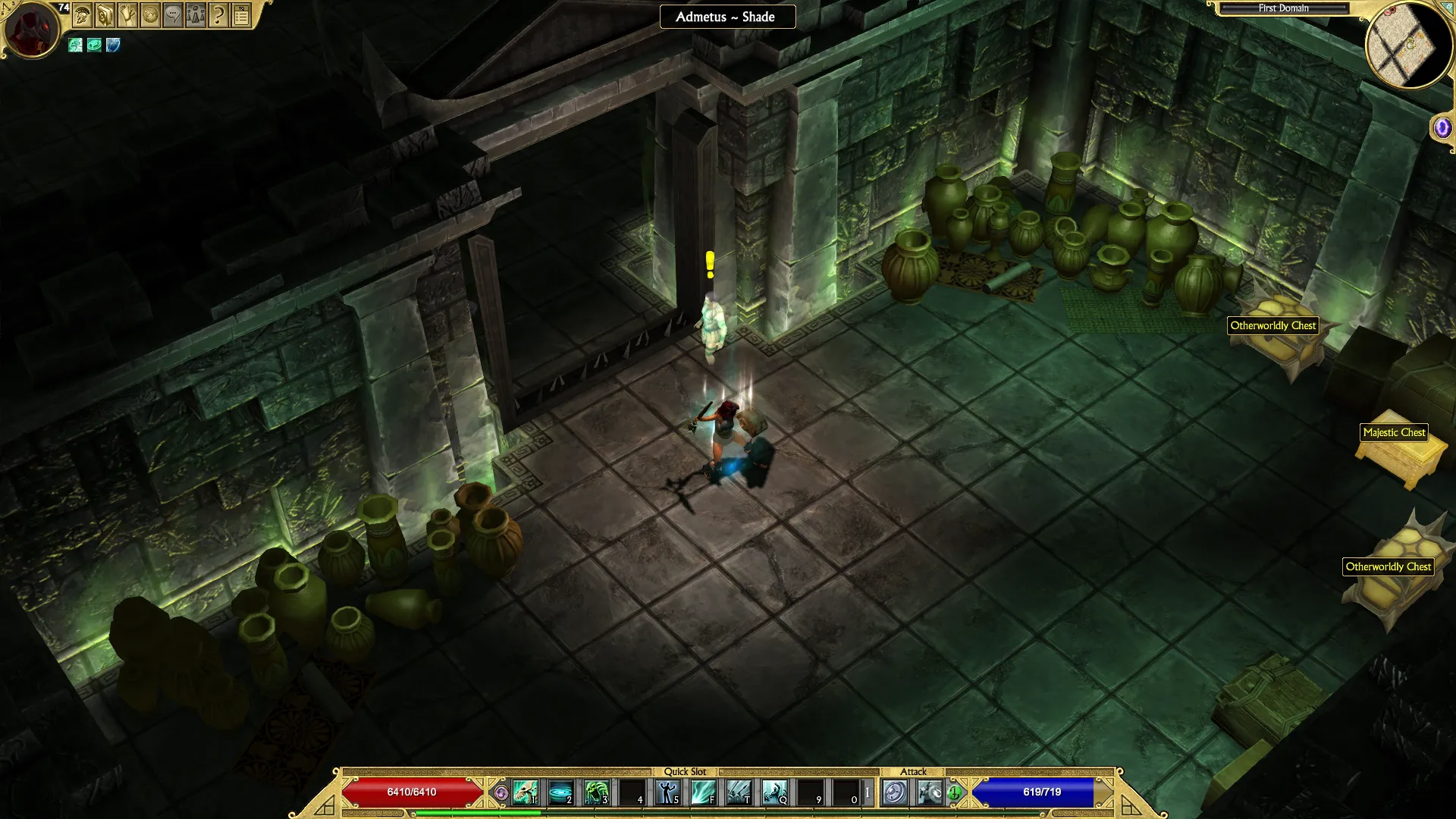Open the TQ menu list icon
The image size is (1456, 819).
coord(241,15)
